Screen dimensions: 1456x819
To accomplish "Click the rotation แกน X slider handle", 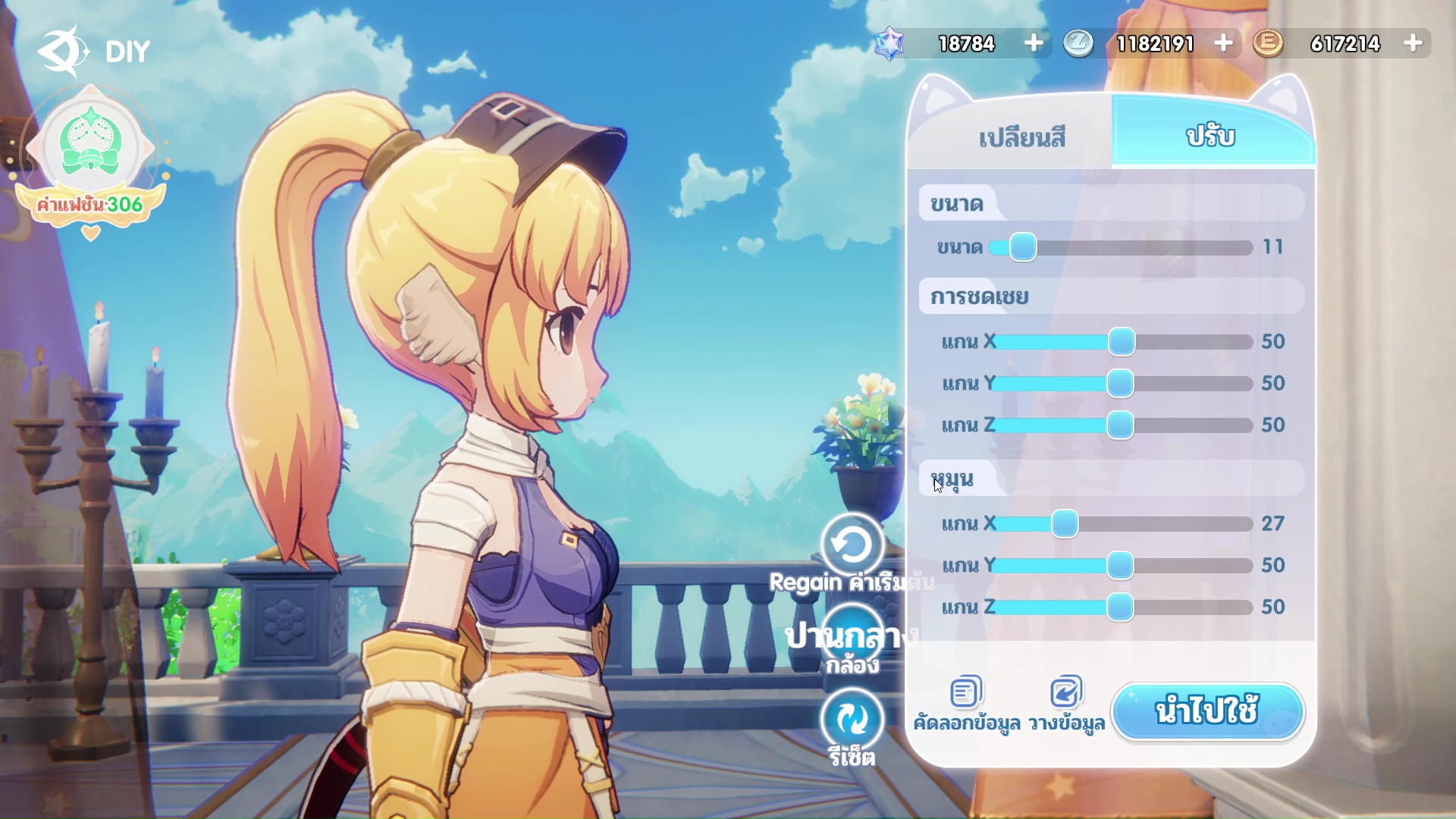I will [1065, 524].
